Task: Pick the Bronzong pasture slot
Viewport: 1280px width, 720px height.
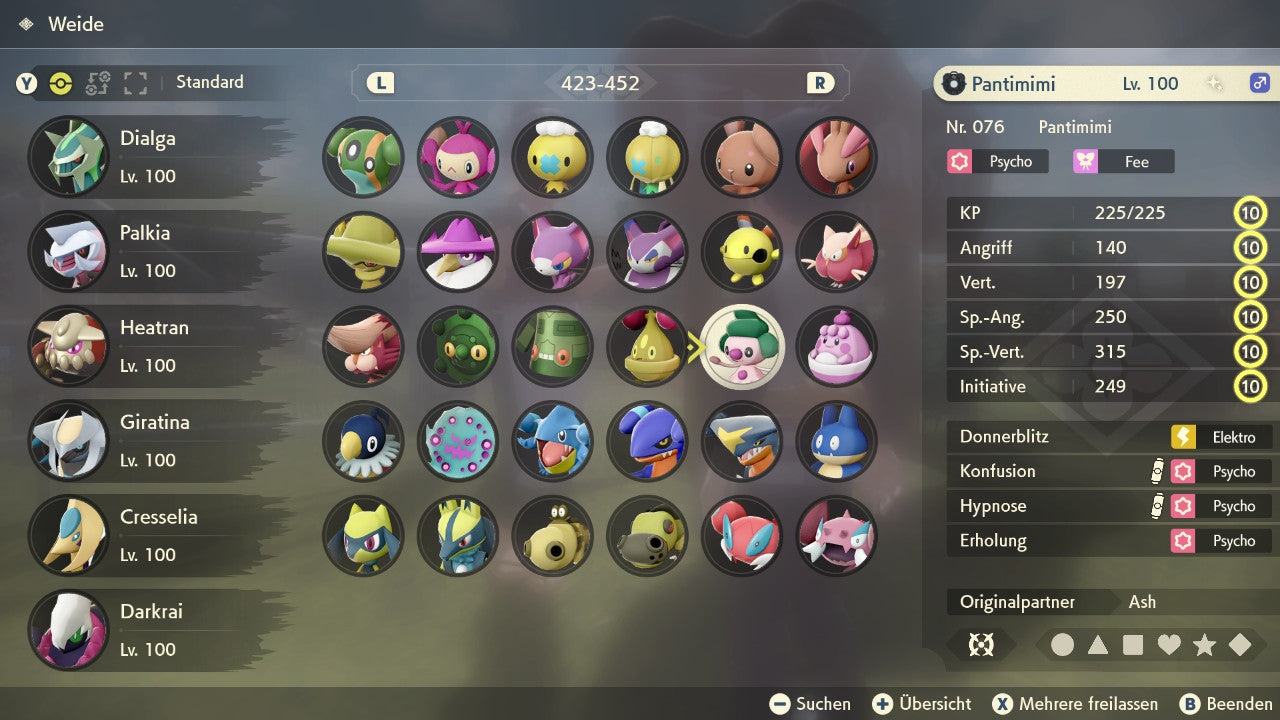Action: (x=552, y=346)
